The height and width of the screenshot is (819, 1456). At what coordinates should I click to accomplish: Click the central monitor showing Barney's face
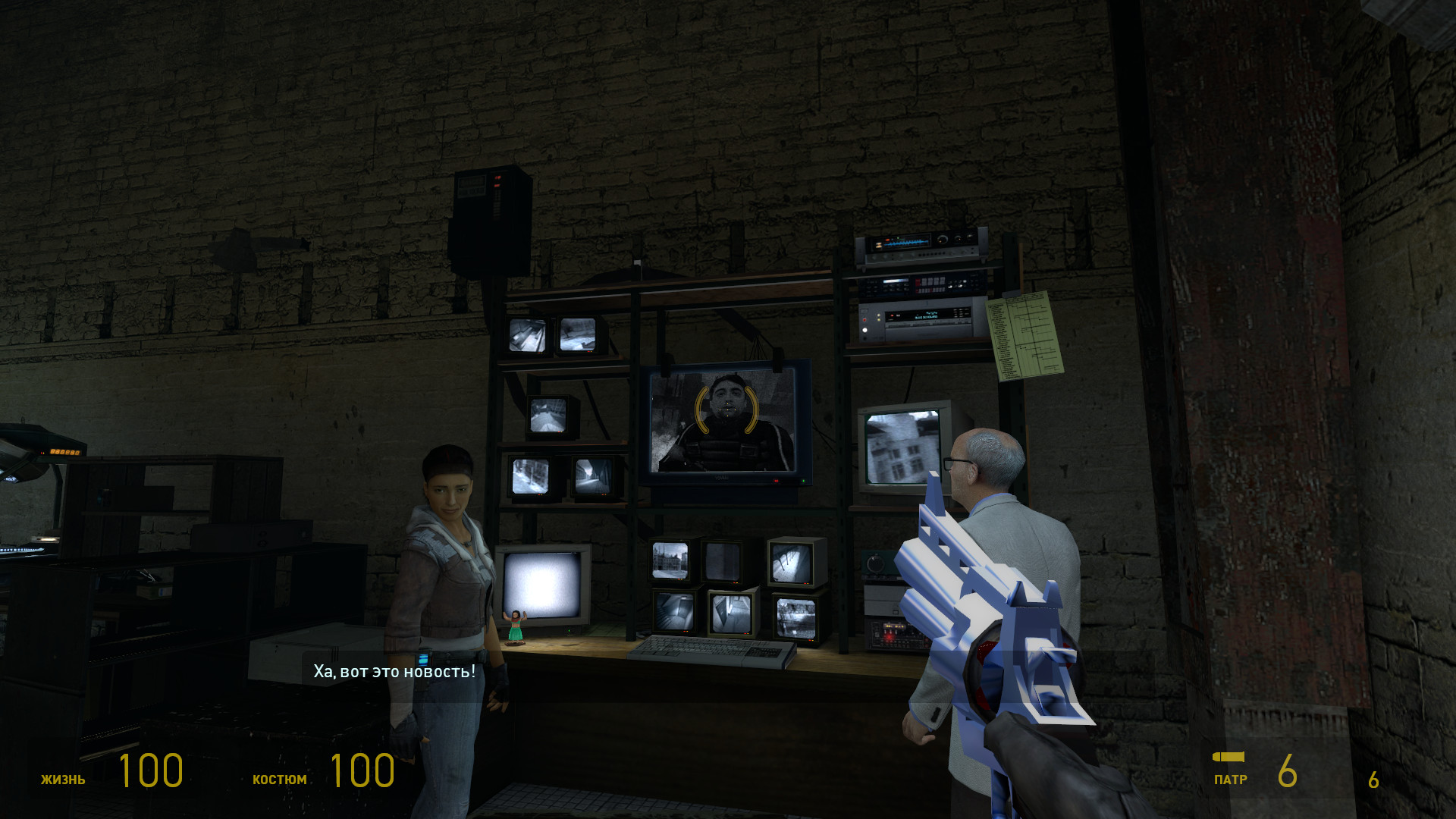click(726, 421)
